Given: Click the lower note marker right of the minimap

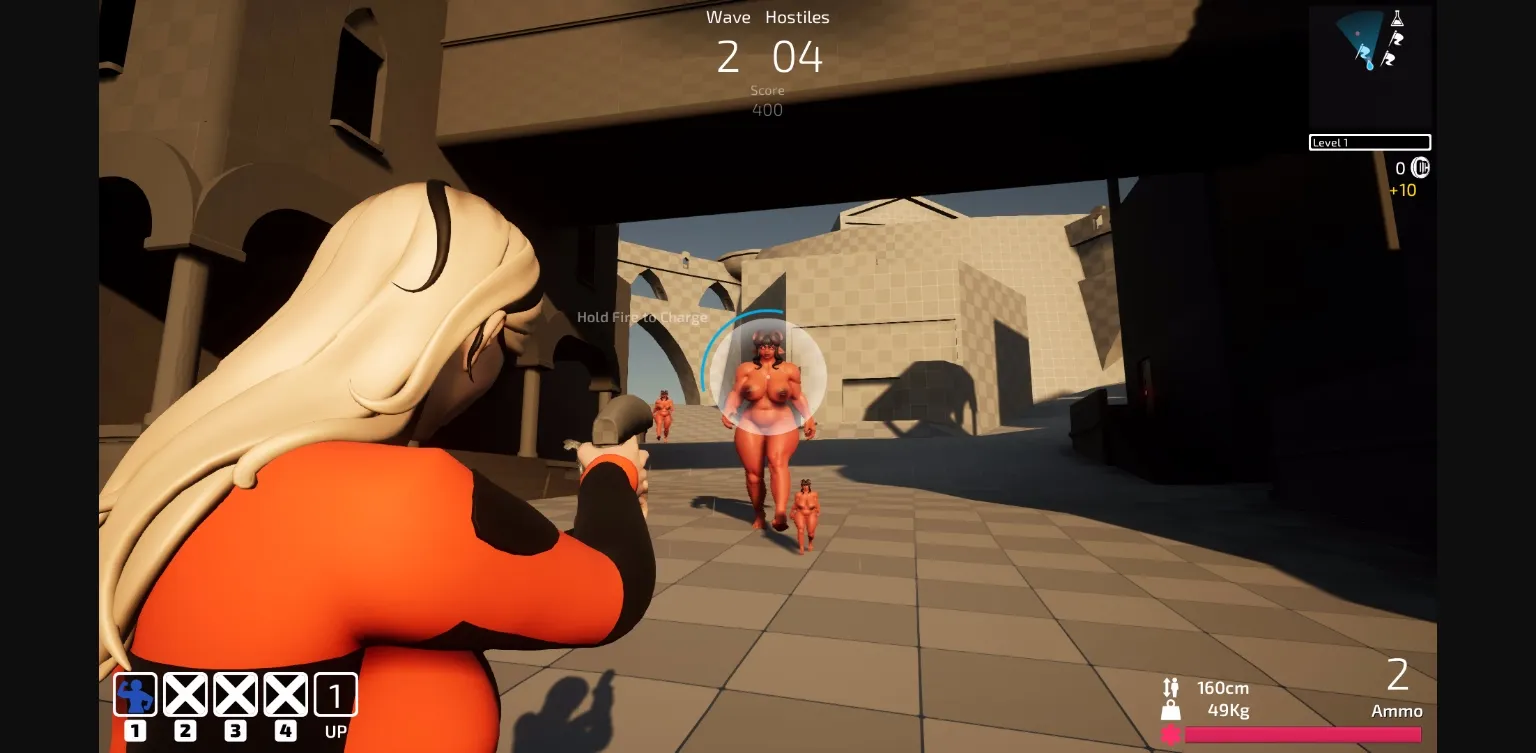Looking at the screenshot, I should (1389, 60).
